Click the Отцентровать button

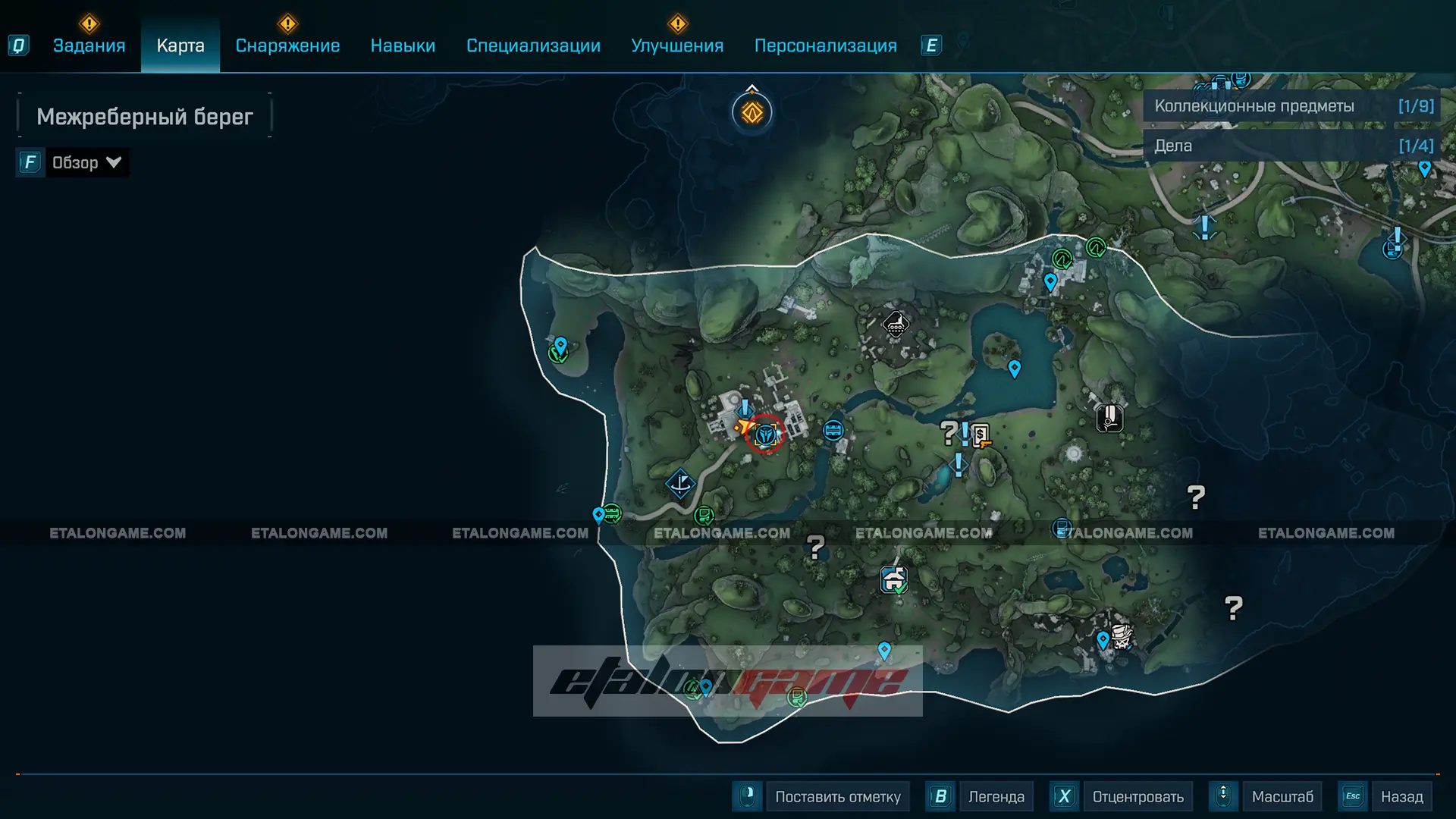coord(1137,797)
